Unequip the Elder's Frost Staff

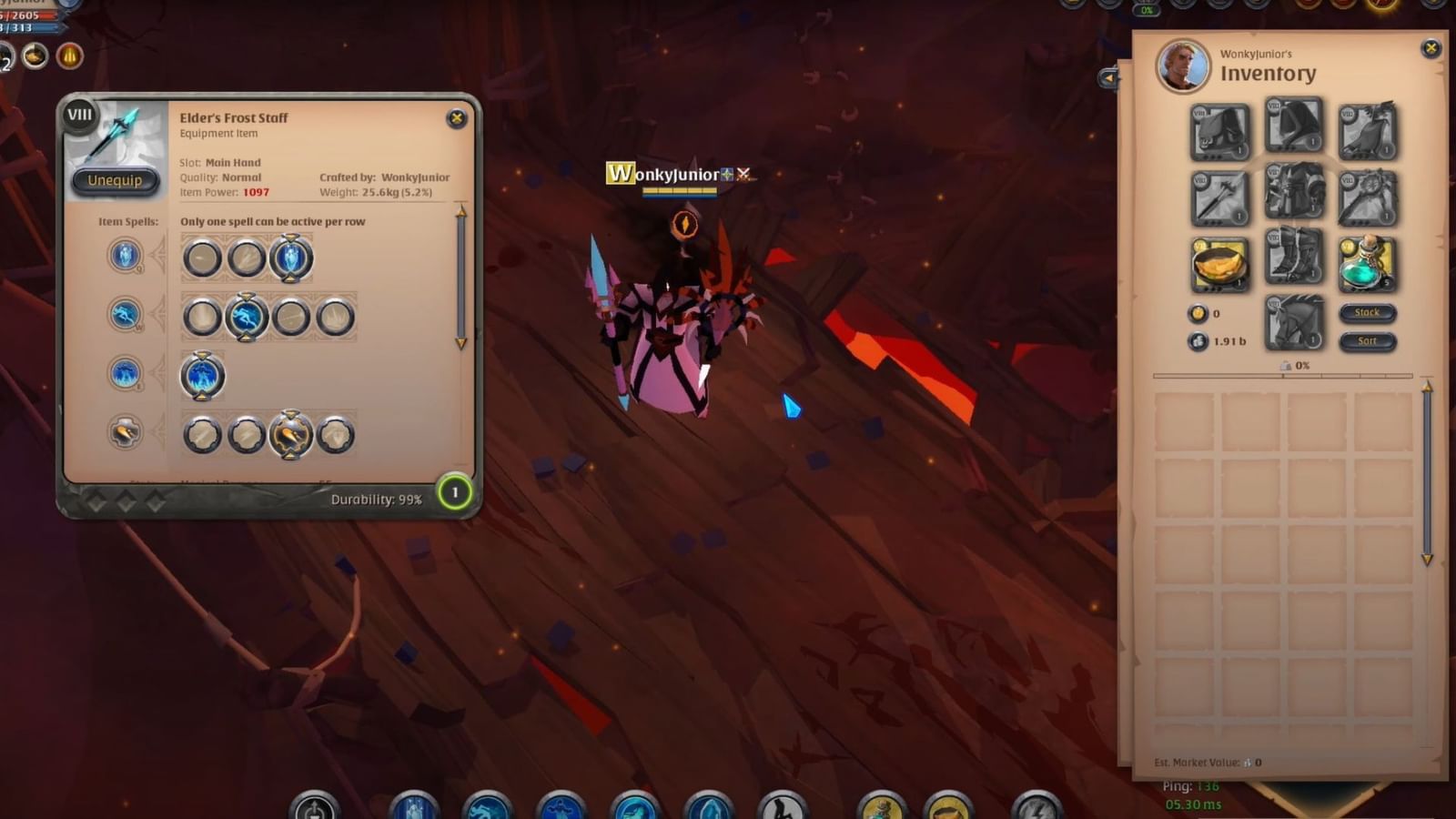click(114, 180)
